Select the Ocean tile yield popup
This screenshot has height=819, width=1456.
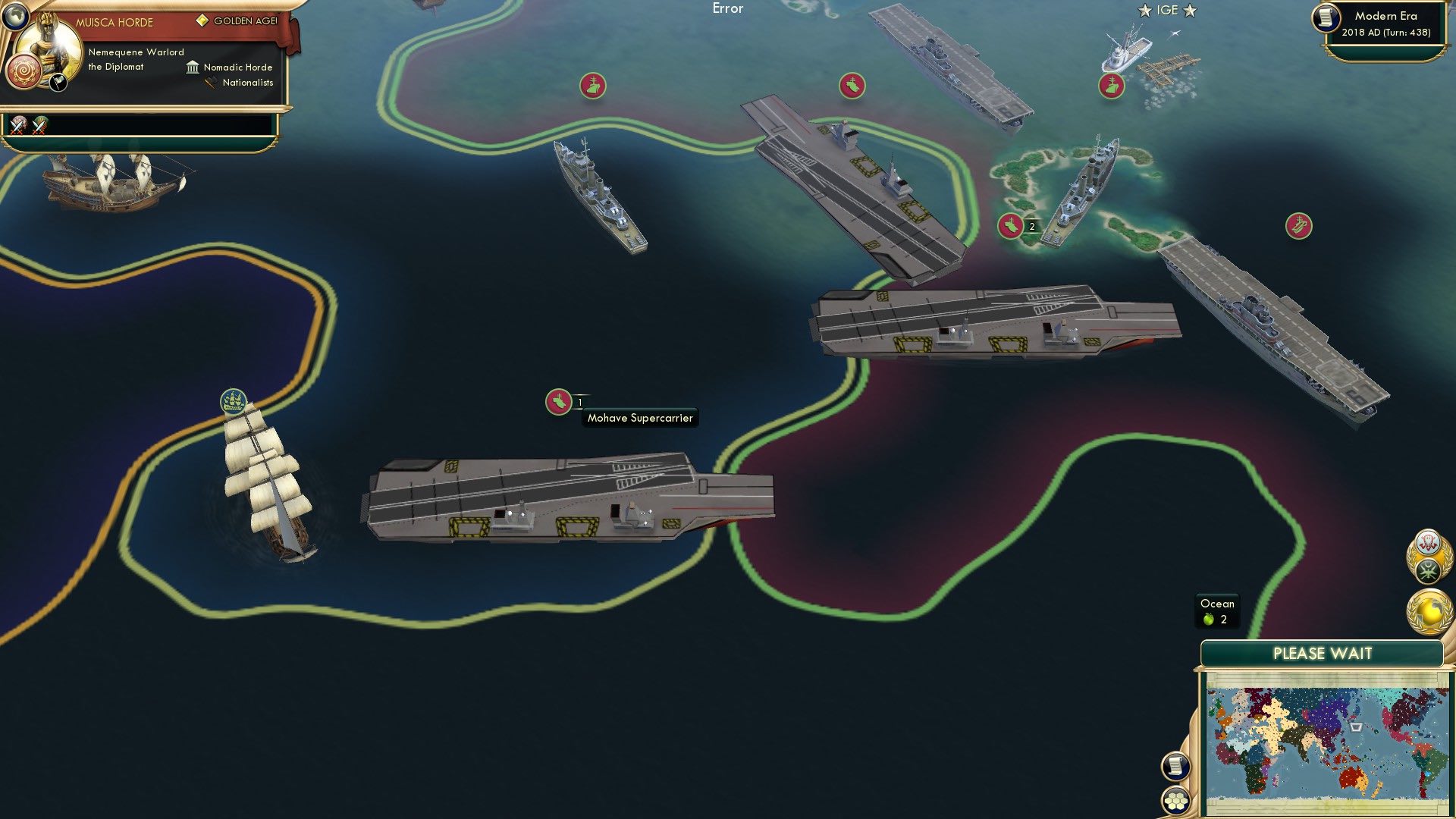click(1216, 610)
